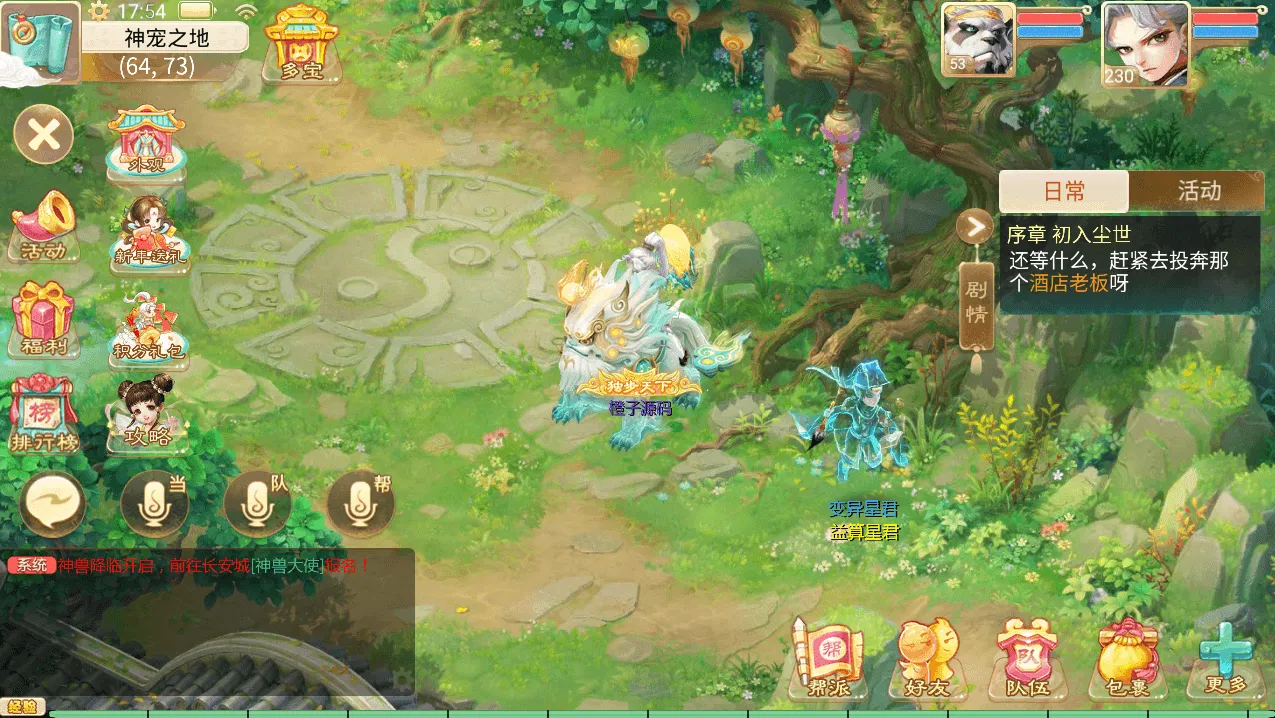Open the 积分礼包 points gift pack
Viewport: 1275px width, 718px height.
pos(148,324)
